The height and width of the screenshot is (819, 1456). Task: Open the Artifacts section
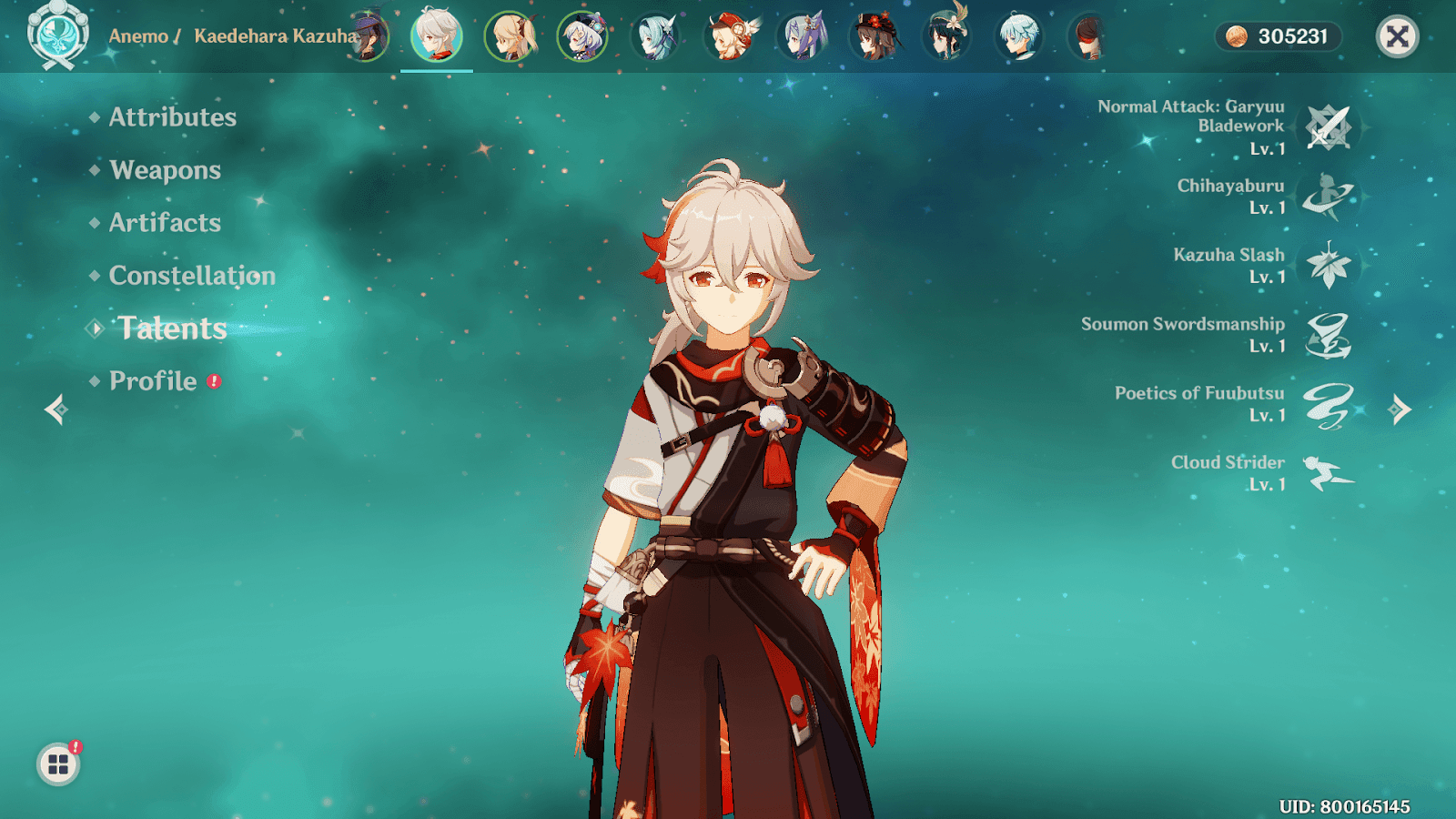click(x=165, y=223)
